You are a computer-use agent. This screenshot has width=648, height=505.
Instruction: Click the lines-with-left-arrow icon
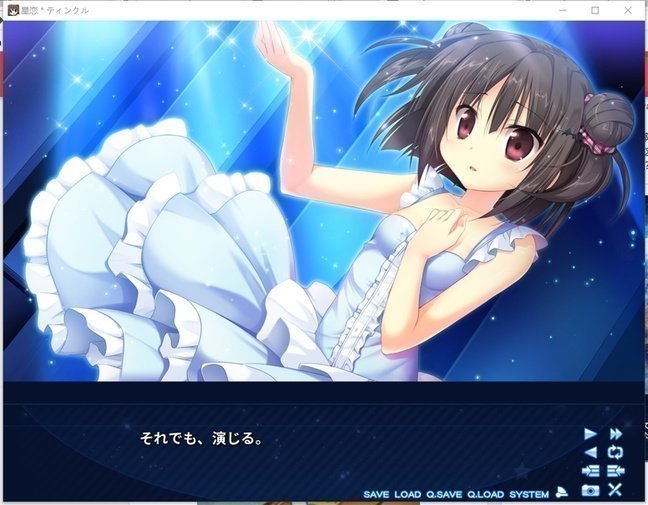click(x=616, y=471)
